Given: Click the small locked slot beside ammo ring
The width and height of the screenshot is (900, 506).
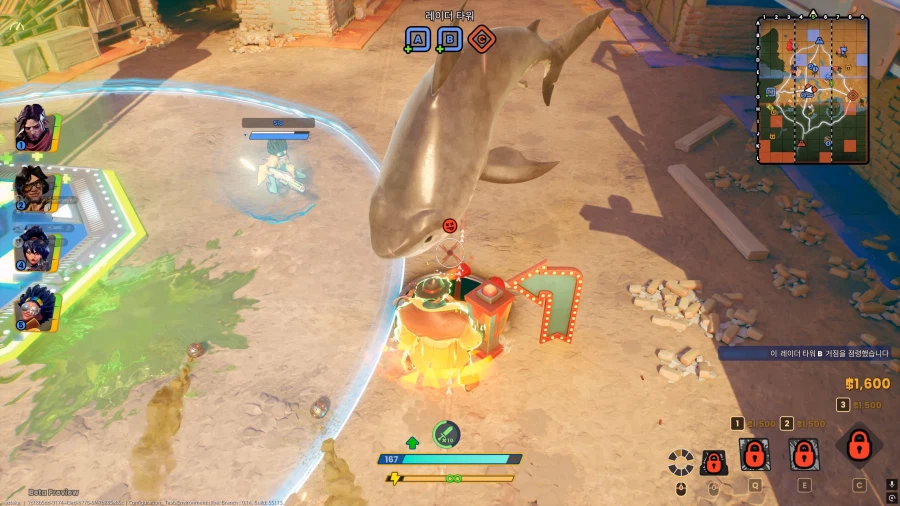Looking at the screenshot, I should [713, 462].
